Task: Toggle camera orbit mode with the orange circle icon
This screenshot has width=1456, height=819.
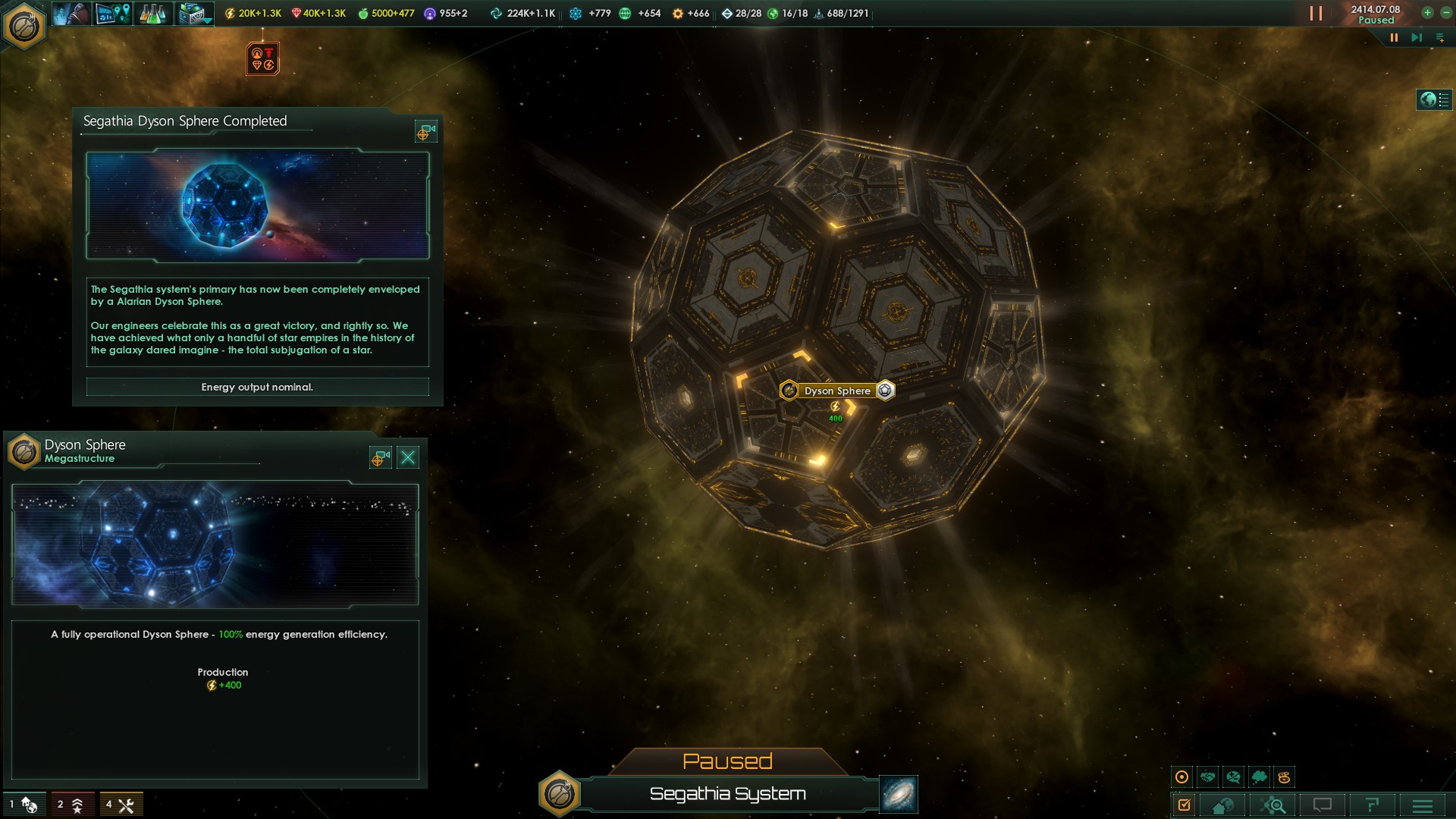Action: (1181, 777)
